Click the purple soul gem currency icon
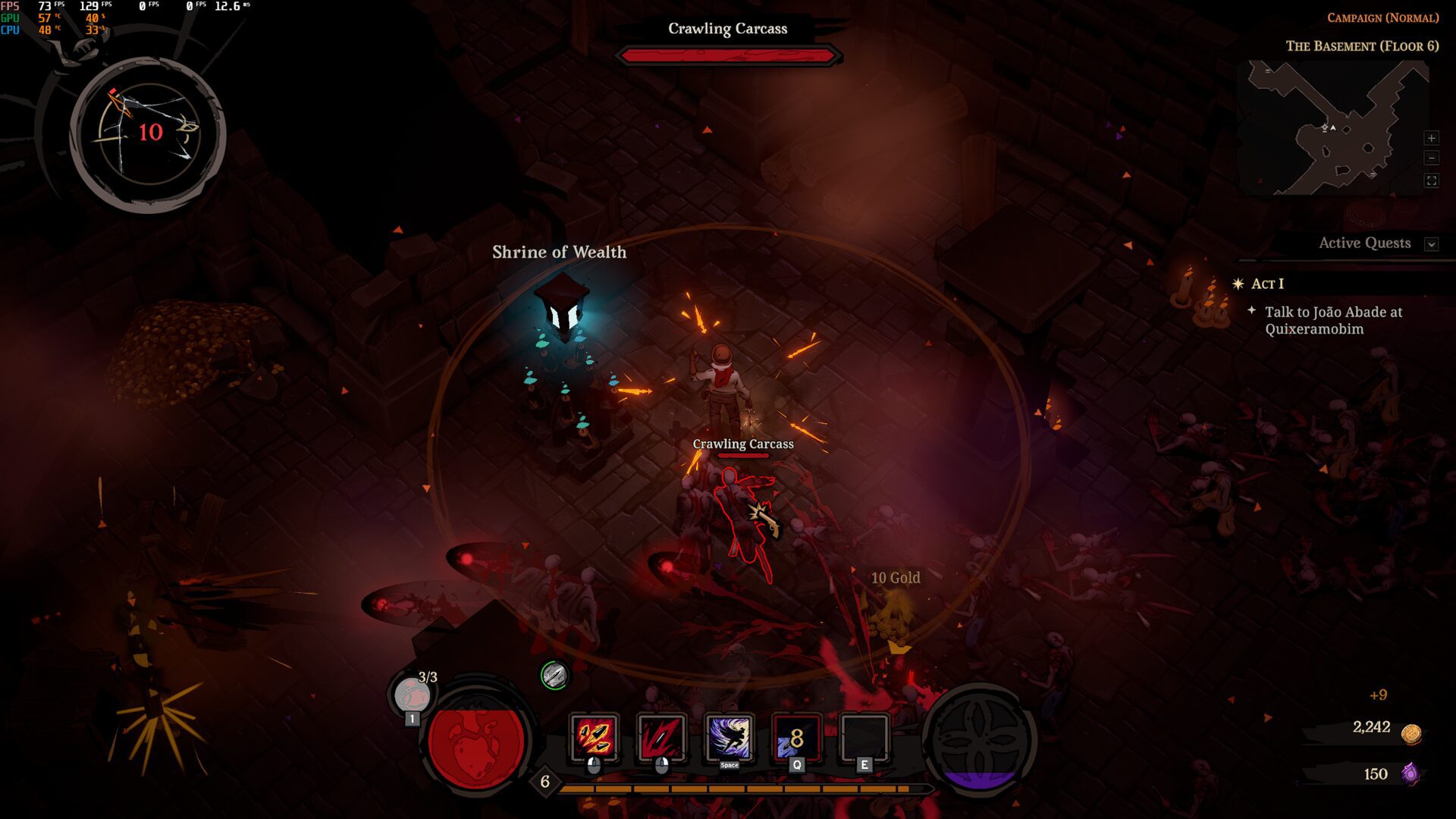Image resolution: width=1456 pixels, height=819 pixels. pyautogui.click(x=1410, y=773)
